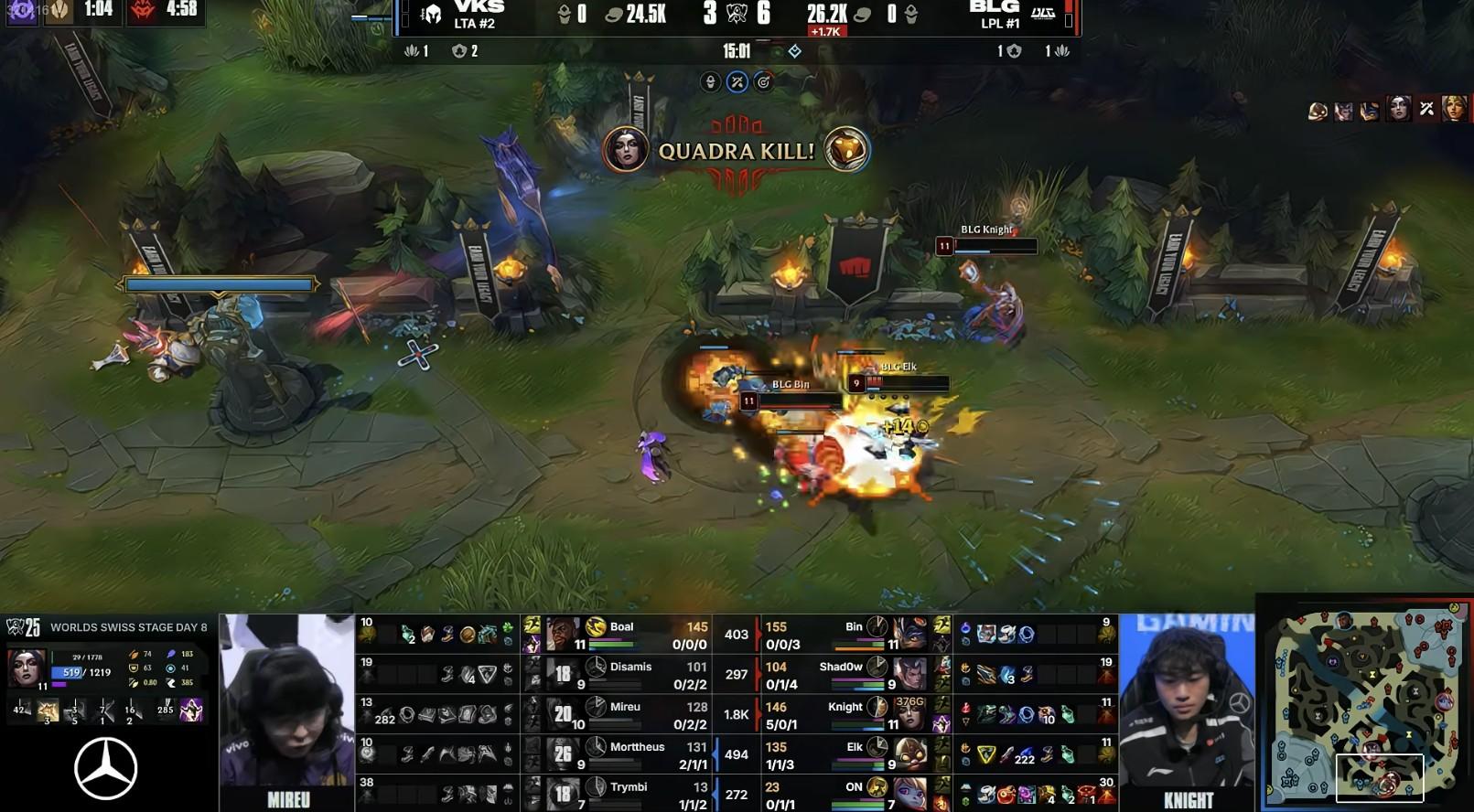The image size is (1474, 812).
Task: Click the BLG team logo in the header
Action: click(1043, 14)
